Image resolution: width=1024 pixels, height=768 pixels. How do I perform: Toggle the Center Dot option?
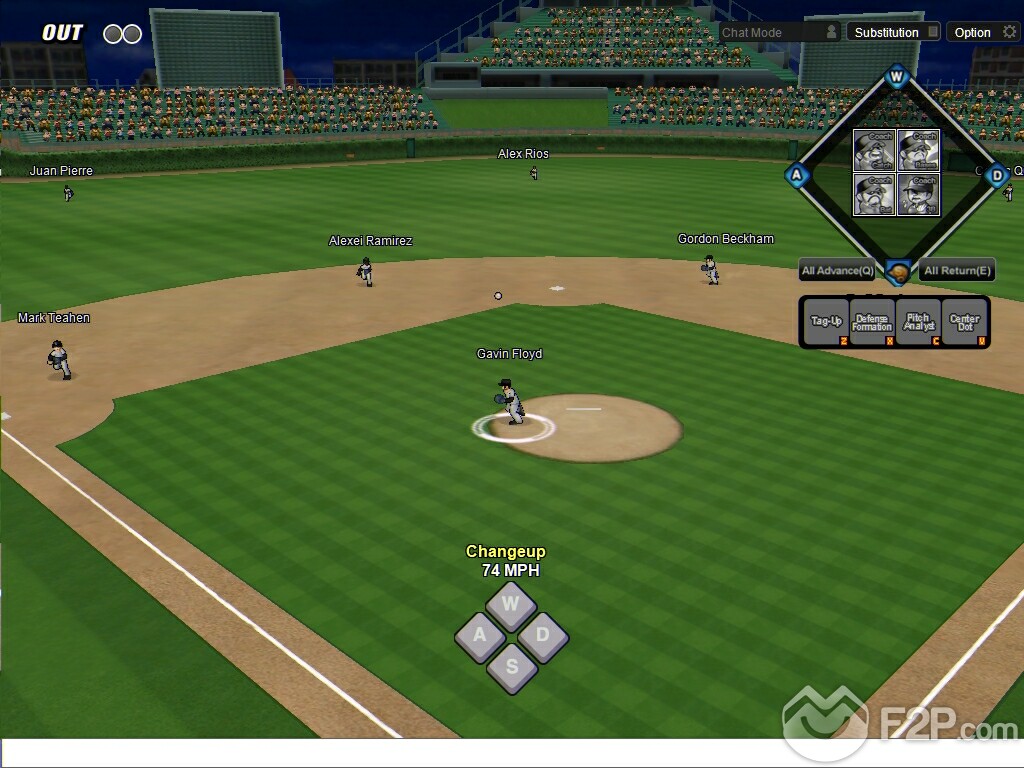(x=965, y=322)
